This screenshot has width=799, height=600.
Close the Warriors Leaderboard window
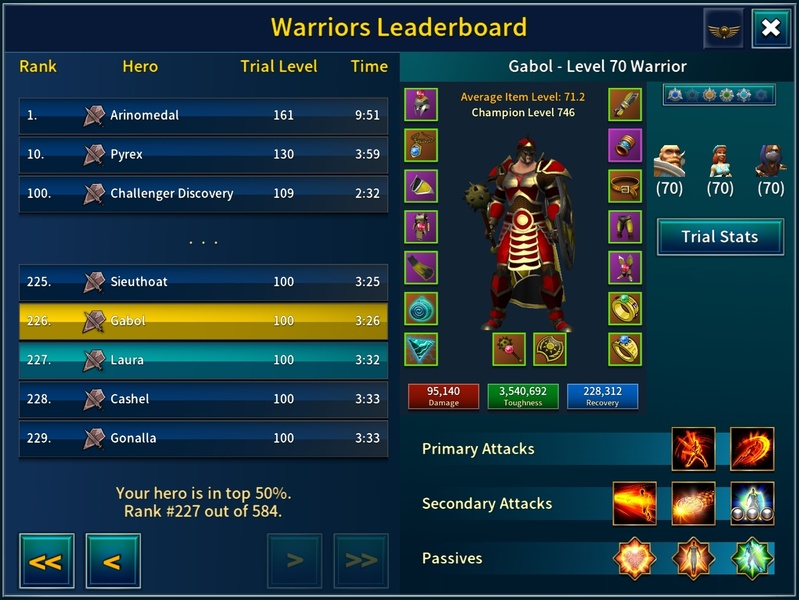770,28
